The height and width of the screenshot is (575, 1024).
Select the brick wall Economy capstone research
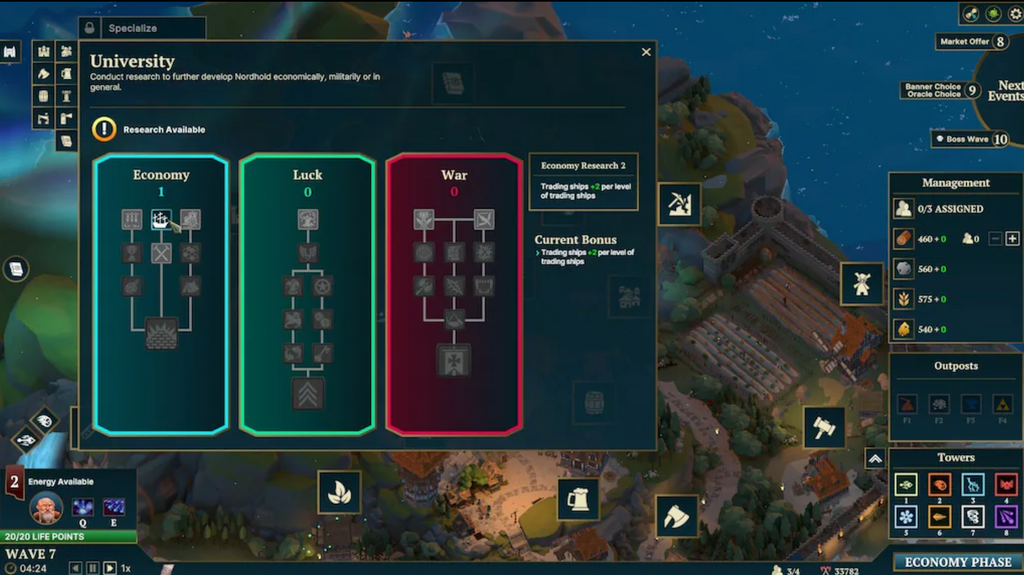(161, 332)
